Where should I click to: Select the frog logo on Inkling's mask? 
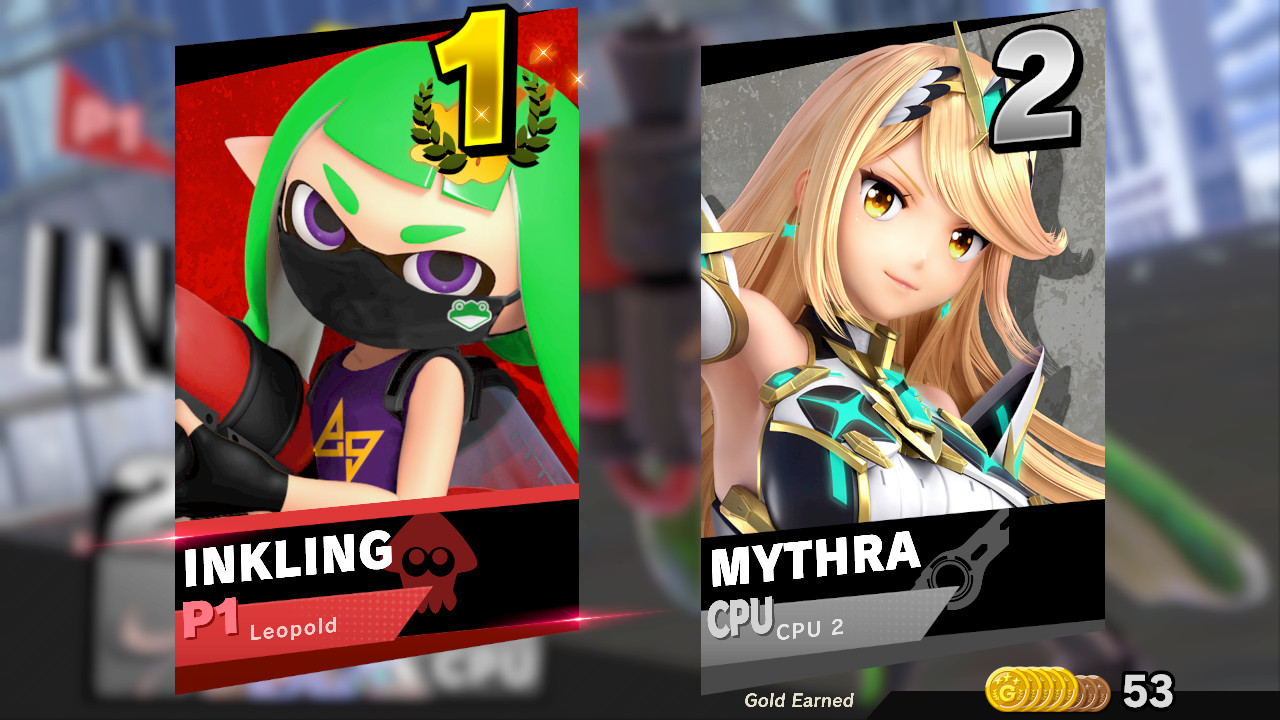click(470, 315)
